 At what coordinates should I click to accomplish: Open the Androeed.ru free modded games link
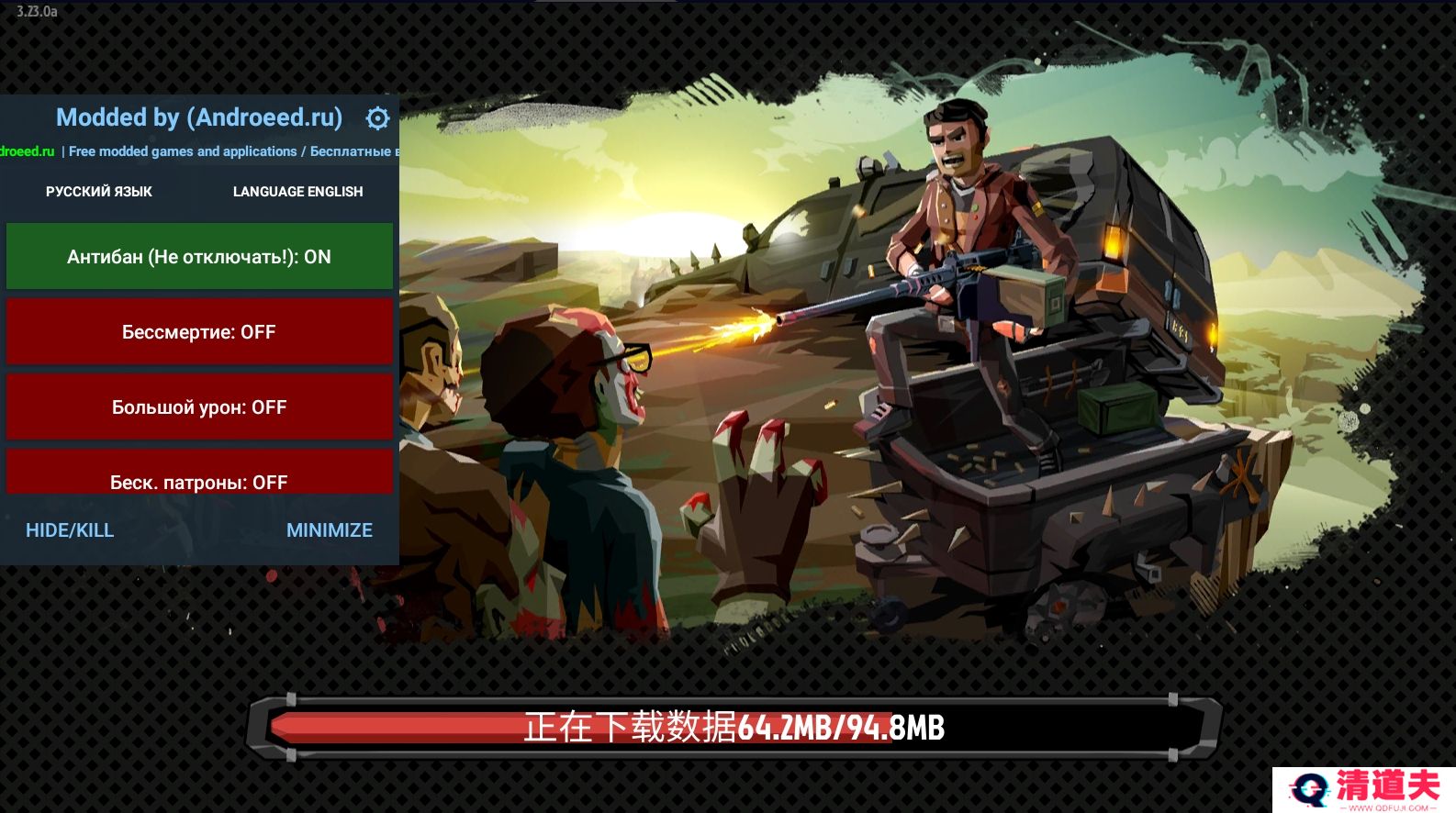(x=197, y=151)
